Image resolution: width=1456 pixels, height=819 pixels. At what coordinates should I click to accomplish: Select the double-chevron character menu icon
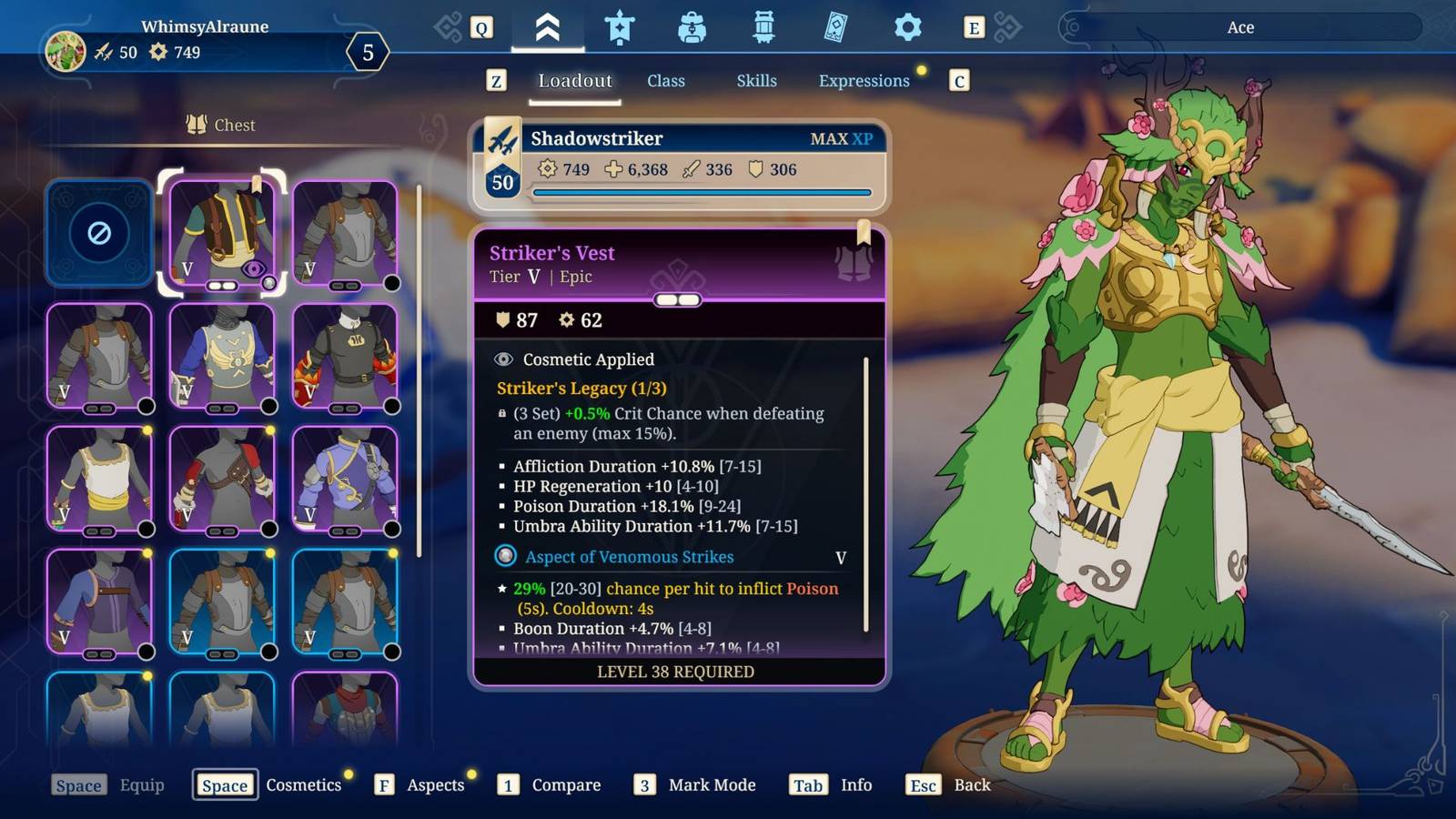click(547, 28)
